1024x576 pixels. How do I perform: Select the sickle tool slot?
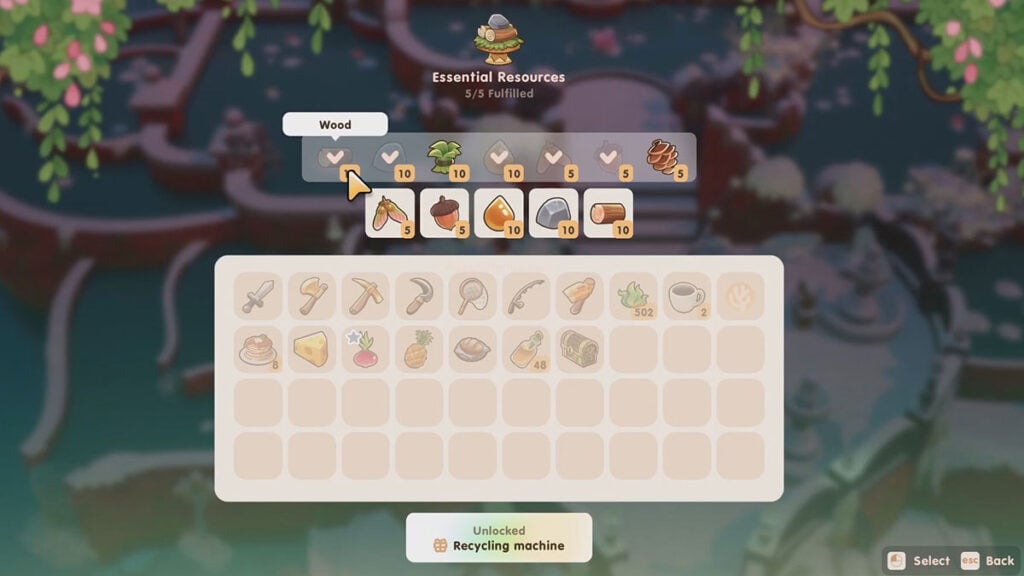(x=420, y=296)
